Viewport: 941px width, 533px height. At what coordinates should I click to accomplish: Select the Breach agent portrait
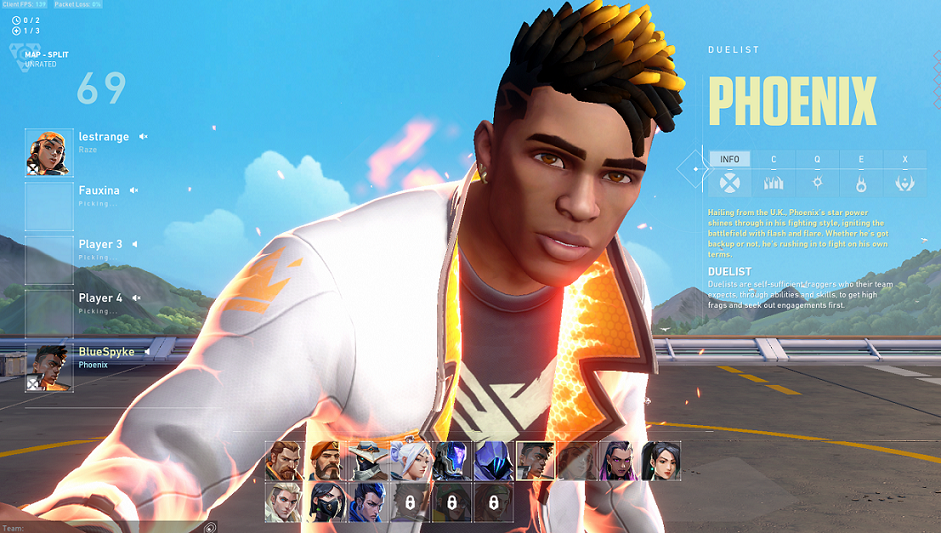tap(284, 461)
